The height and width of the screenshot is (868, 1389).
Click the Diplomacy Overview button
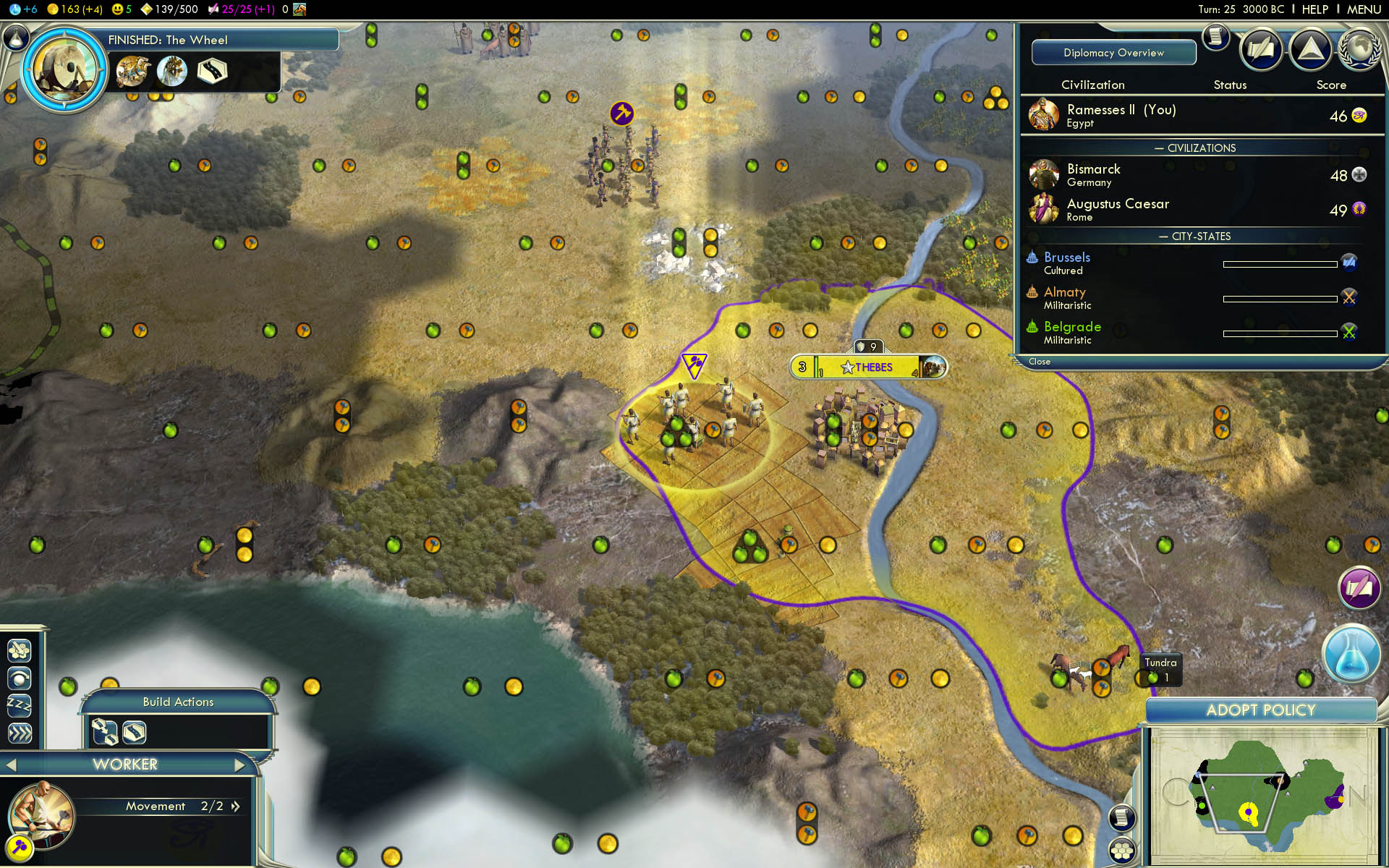point(1113,53)
